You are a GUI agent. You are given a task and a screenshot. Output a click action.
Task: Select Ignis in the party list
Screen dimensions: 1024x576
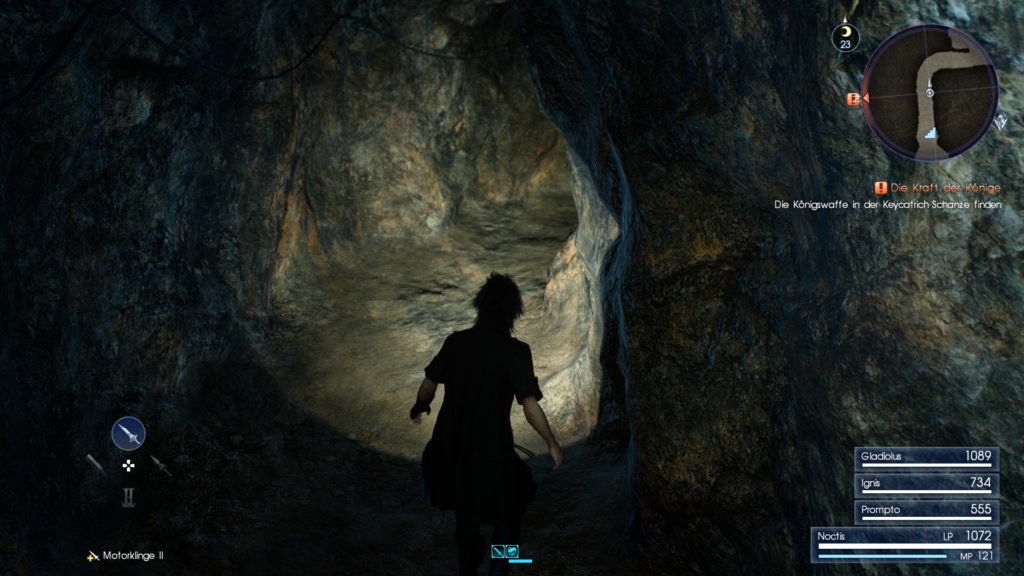[x=925, y=483]
